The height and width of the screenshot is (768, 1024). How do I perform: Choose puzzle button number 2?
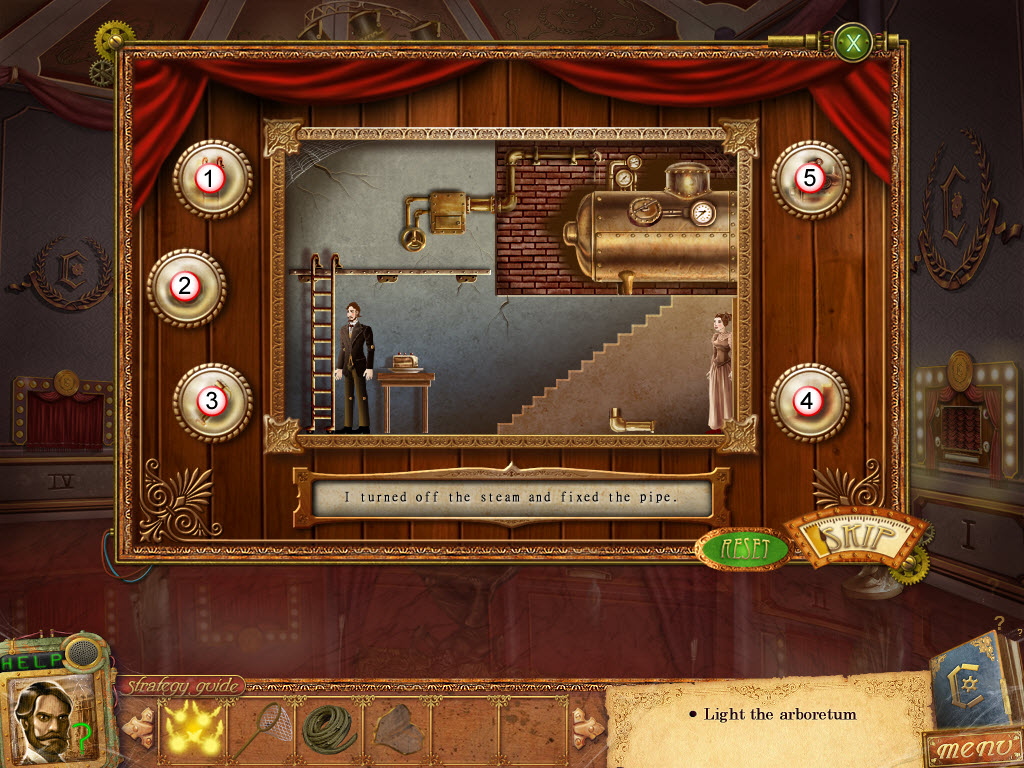point(185,287)
